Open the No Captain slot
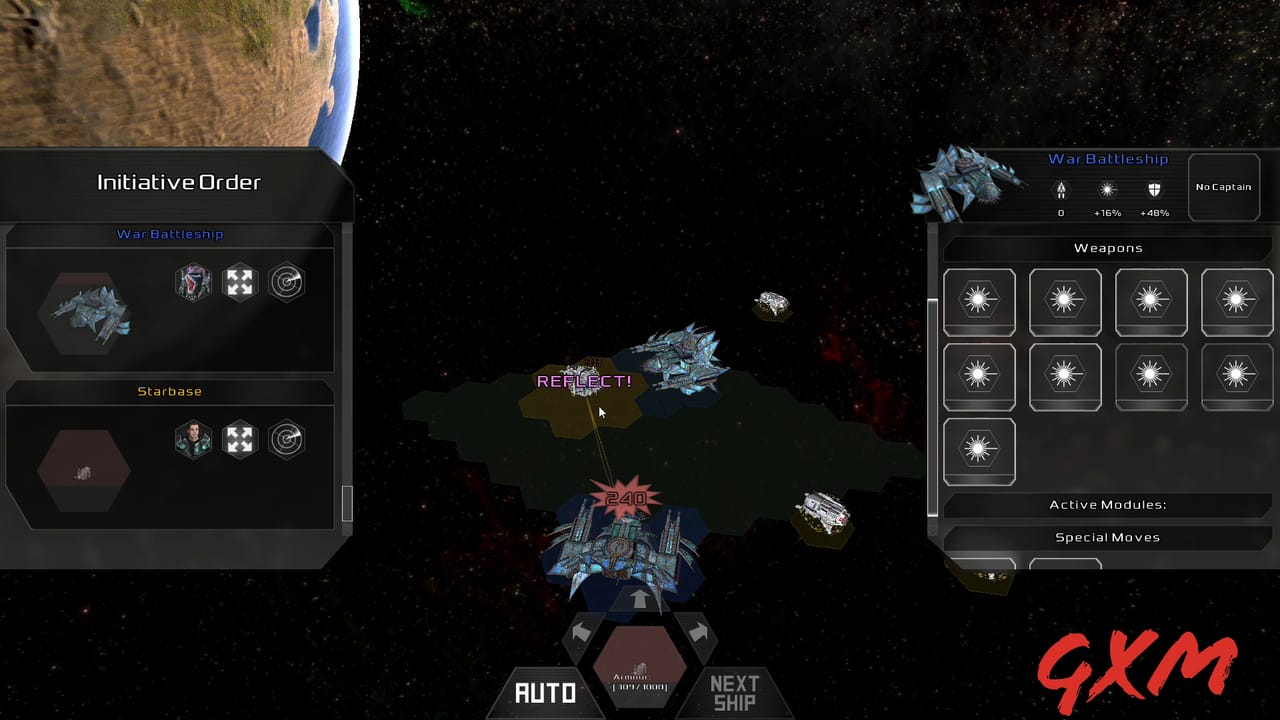Screen dimensions: 1280x720 [x=1223, y=187]
